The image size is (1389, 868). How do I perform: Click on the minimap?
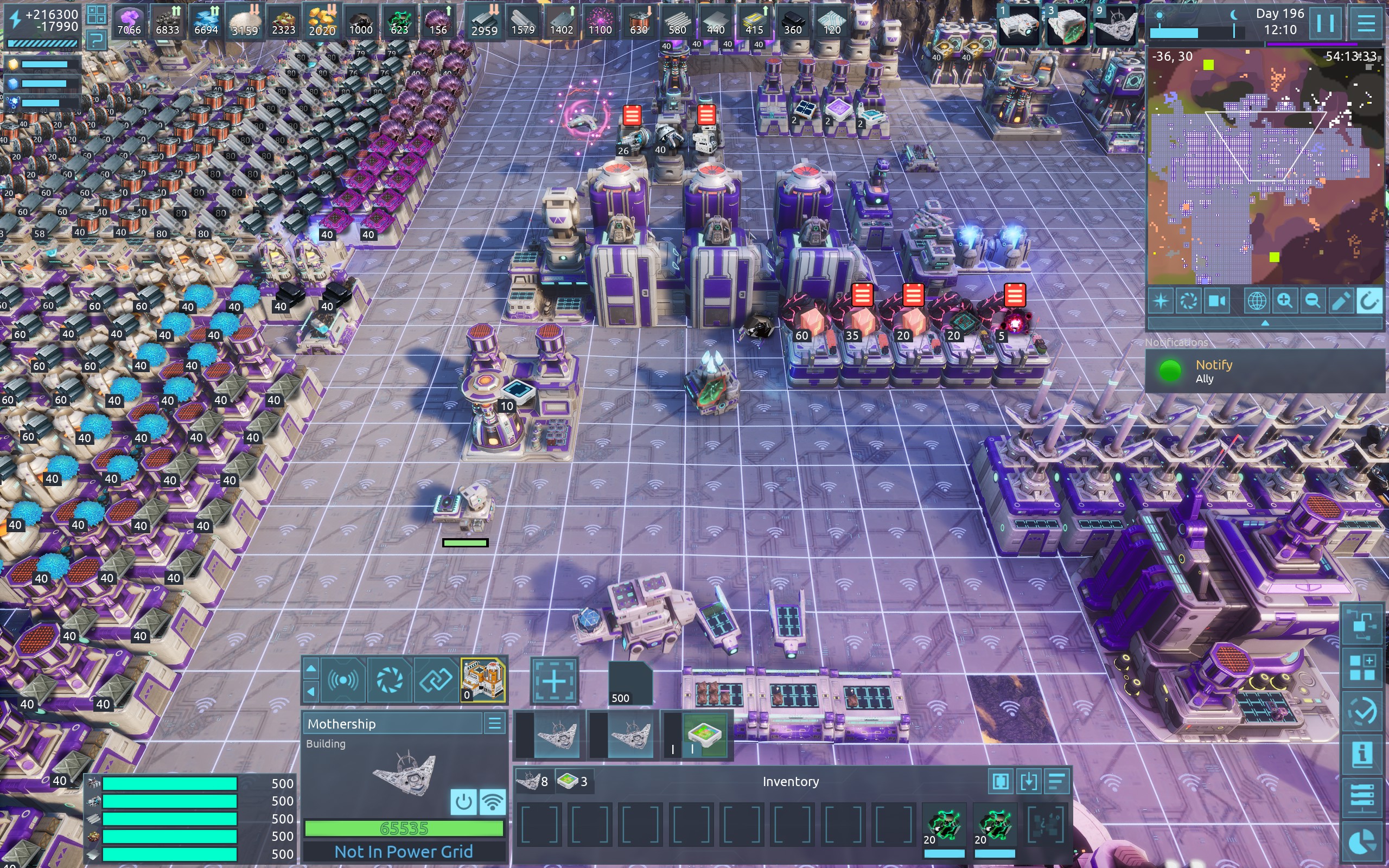(x=1263, y=167)
